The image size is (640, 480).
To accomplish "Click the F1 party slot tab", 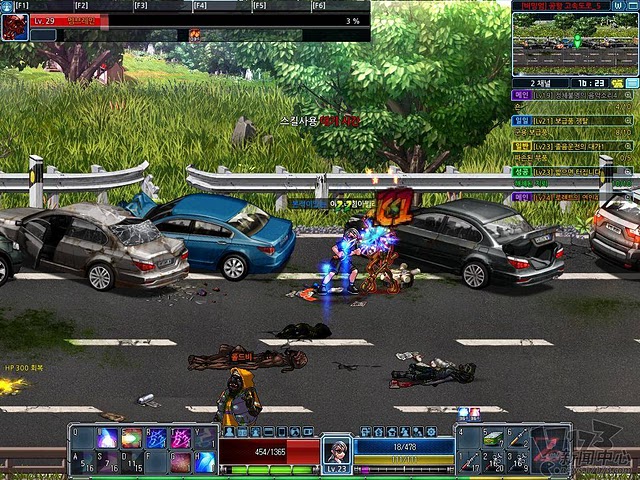I will [22, 6].
